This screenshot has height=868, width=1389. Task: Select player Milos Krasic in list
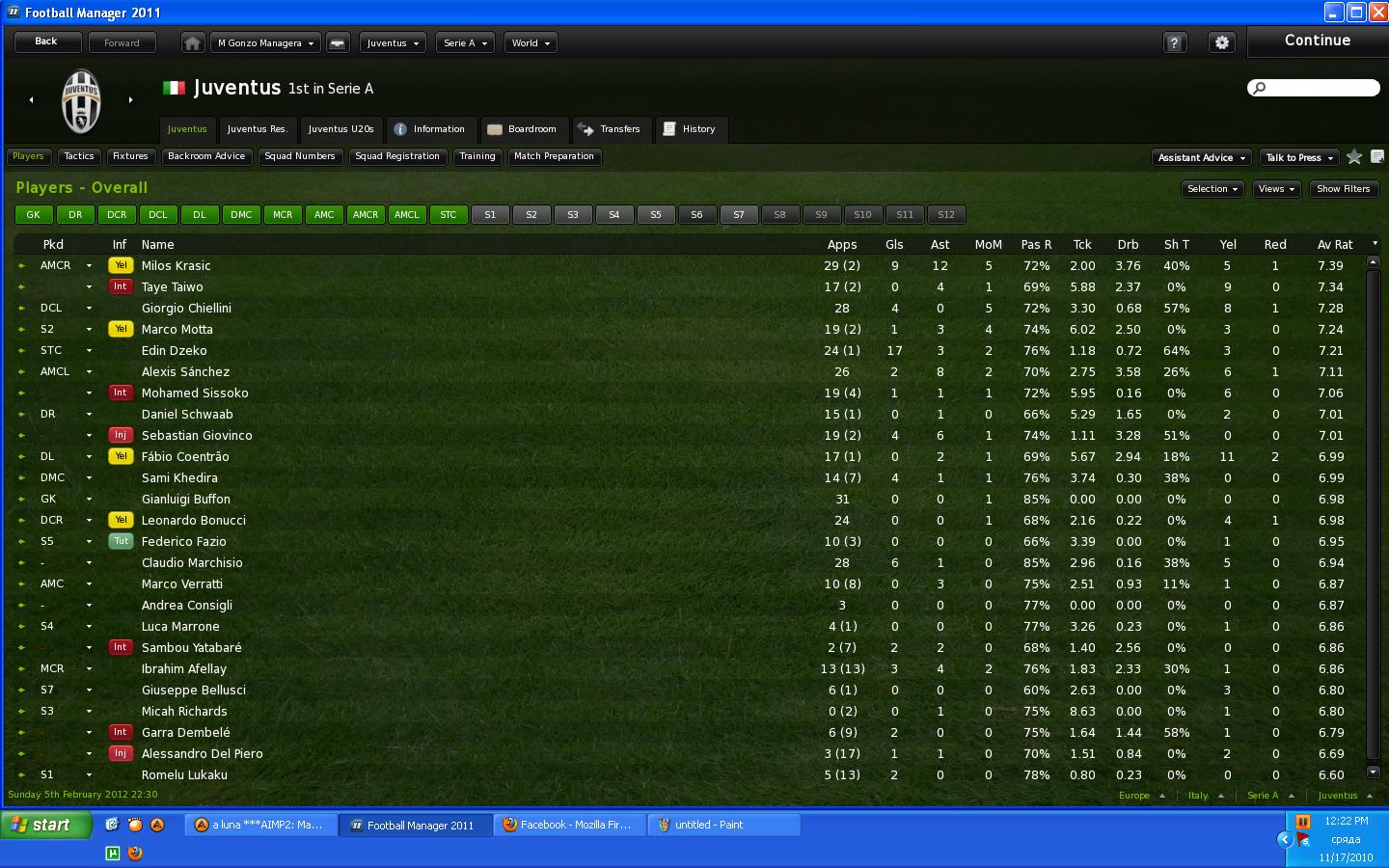pyautogui.click(x=176, y=266)
